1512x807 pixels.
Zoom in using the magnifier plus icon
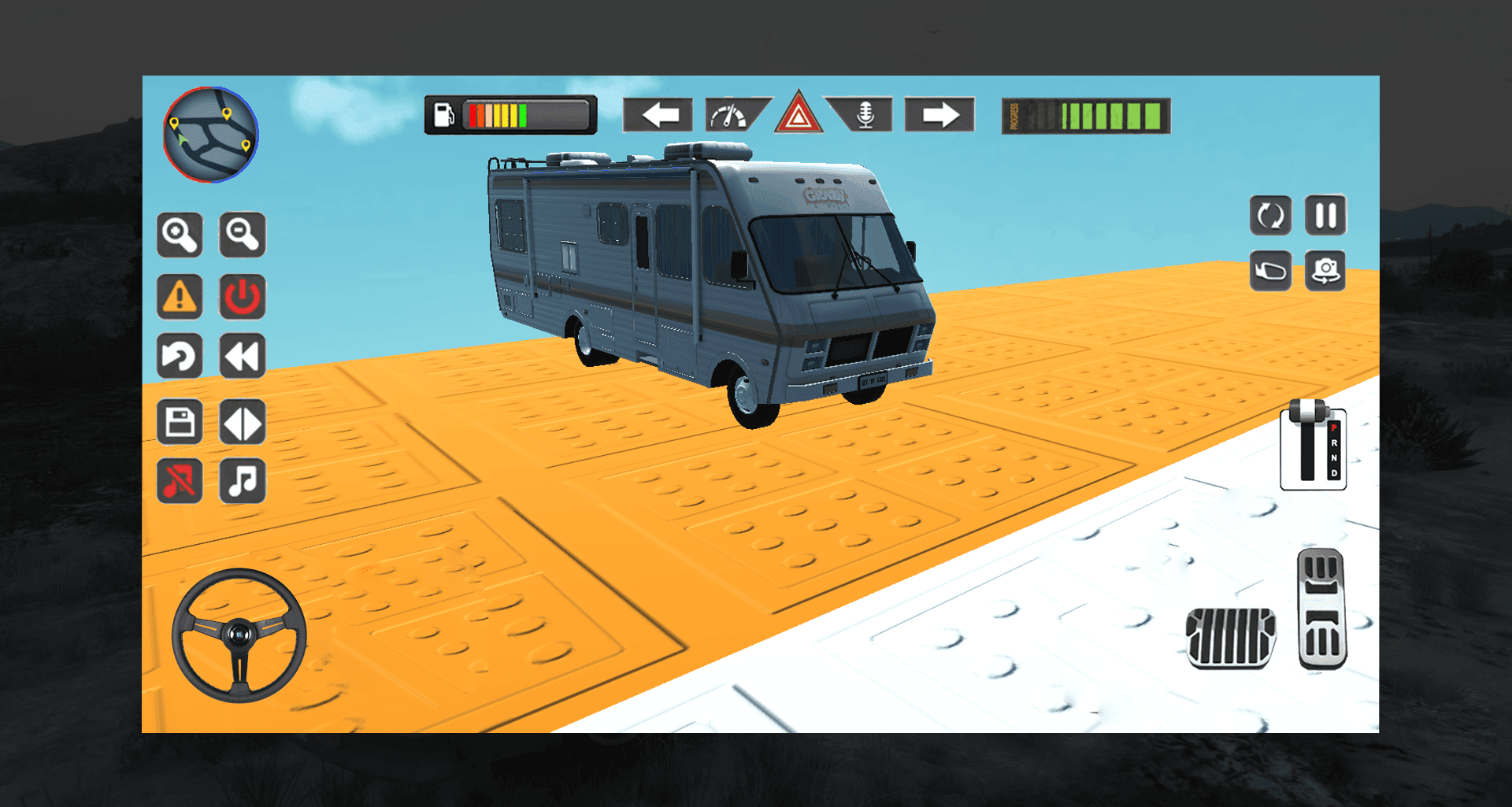[x=180, y=235]
